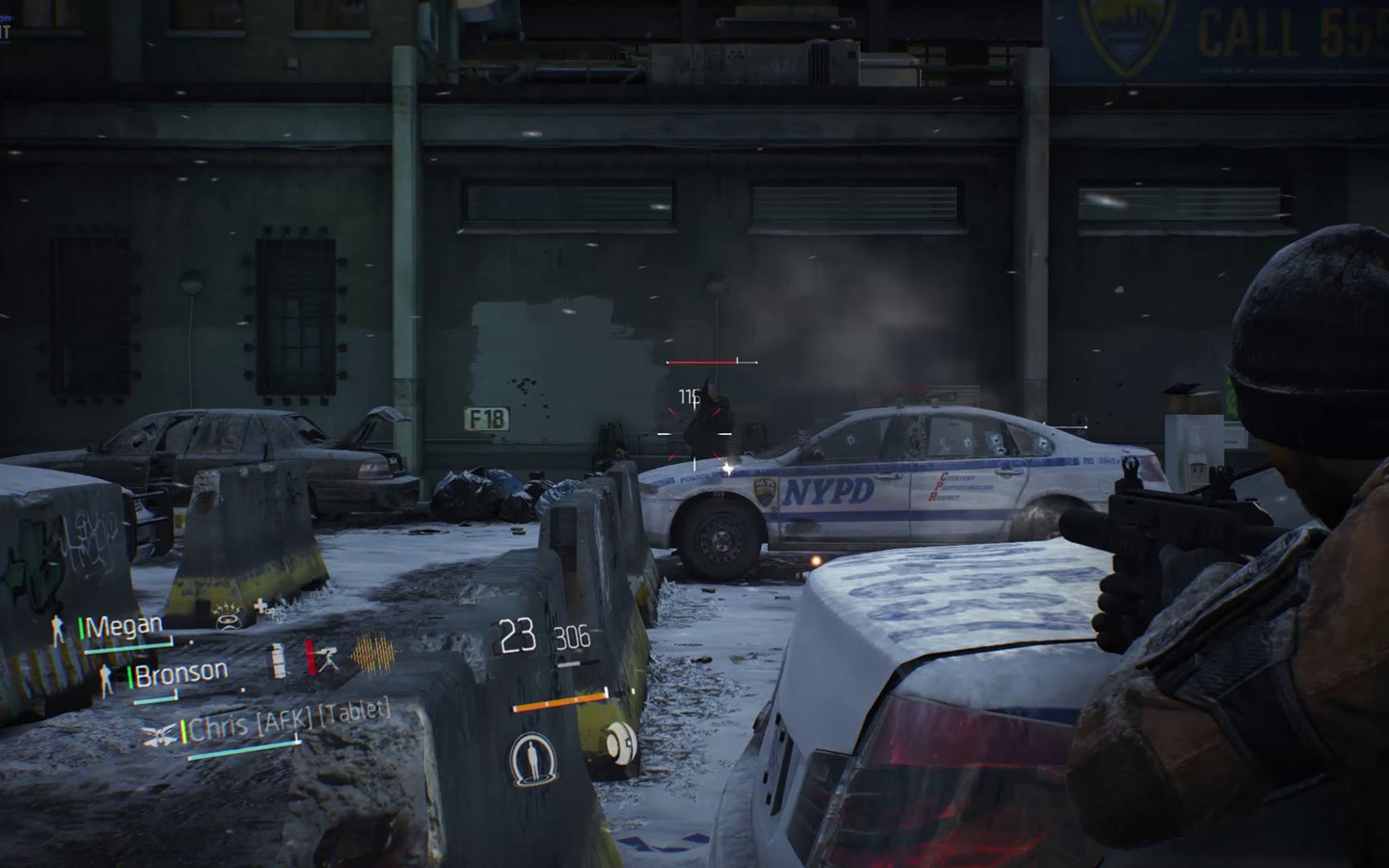Activate the Pulse scan skill icon
The image size is (1389, 868).
pyautogui.click(x=528, y=751)
